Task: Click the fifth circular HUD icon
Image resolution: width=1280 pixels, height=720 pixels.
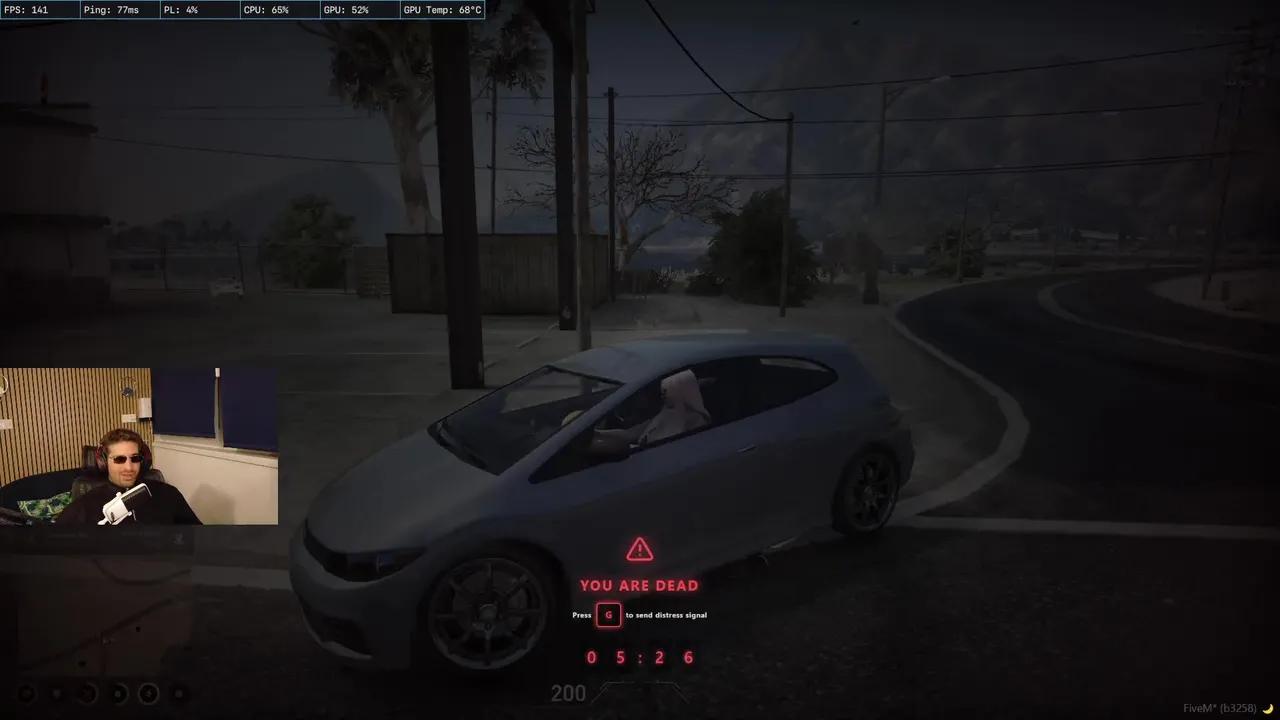Action: [x=149, y=693]
